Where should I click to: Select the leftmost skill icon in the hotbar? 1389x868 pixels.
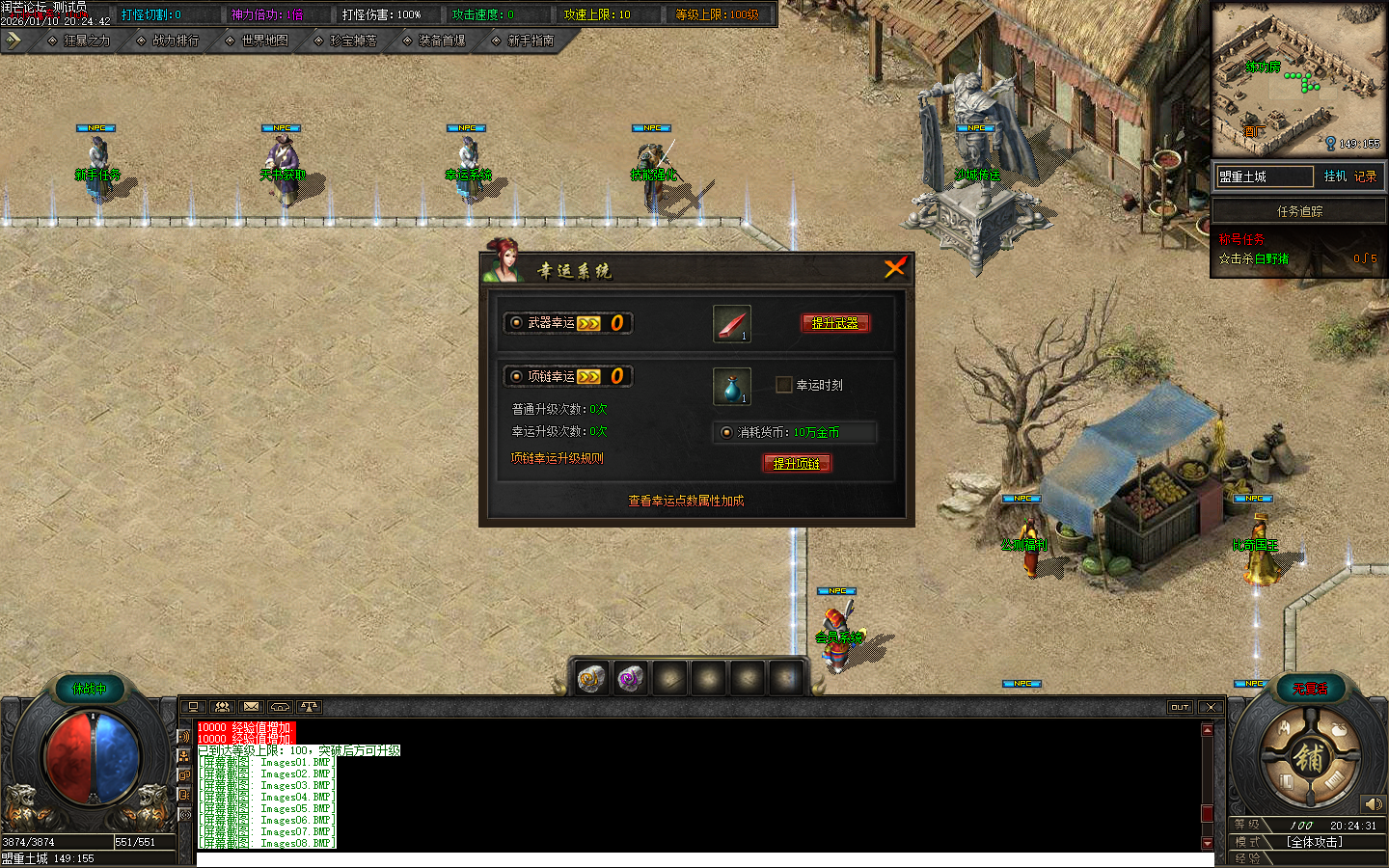tap(591, 678)
